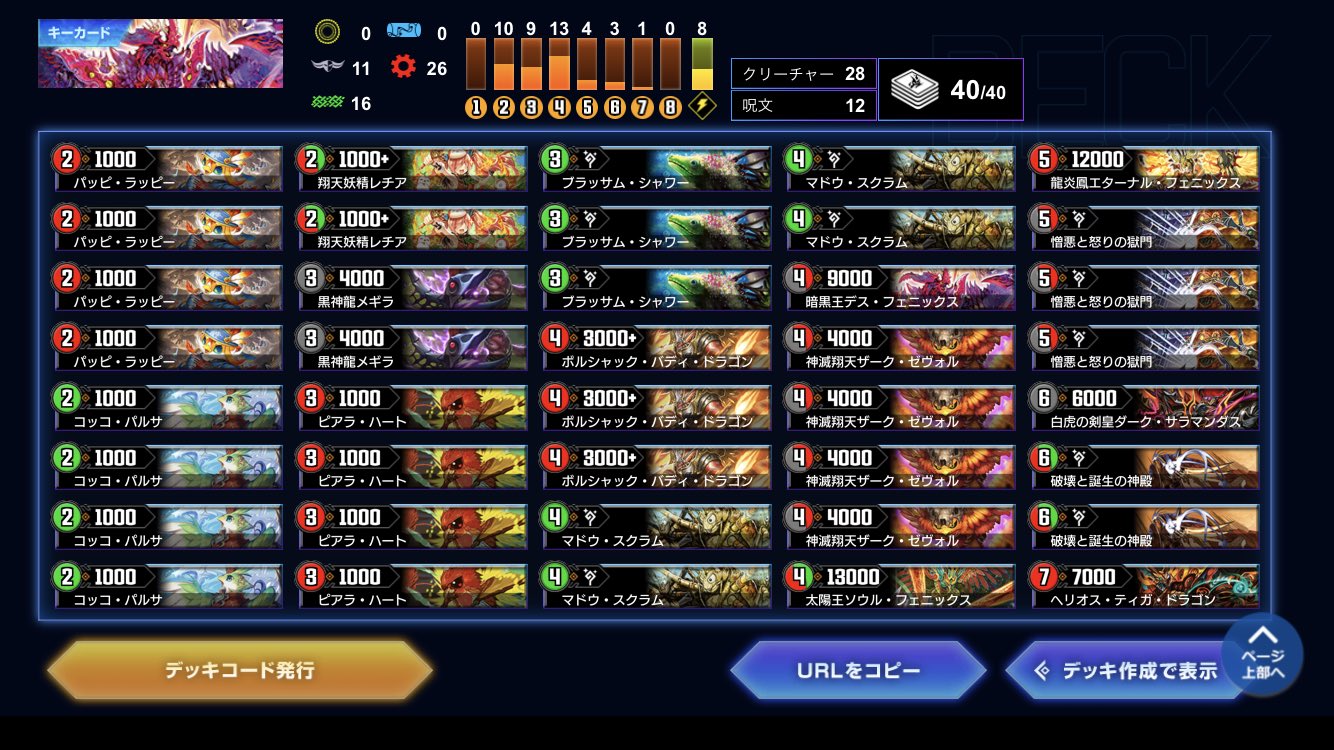Click the Water civilization scroll icon

pos(406,30)
